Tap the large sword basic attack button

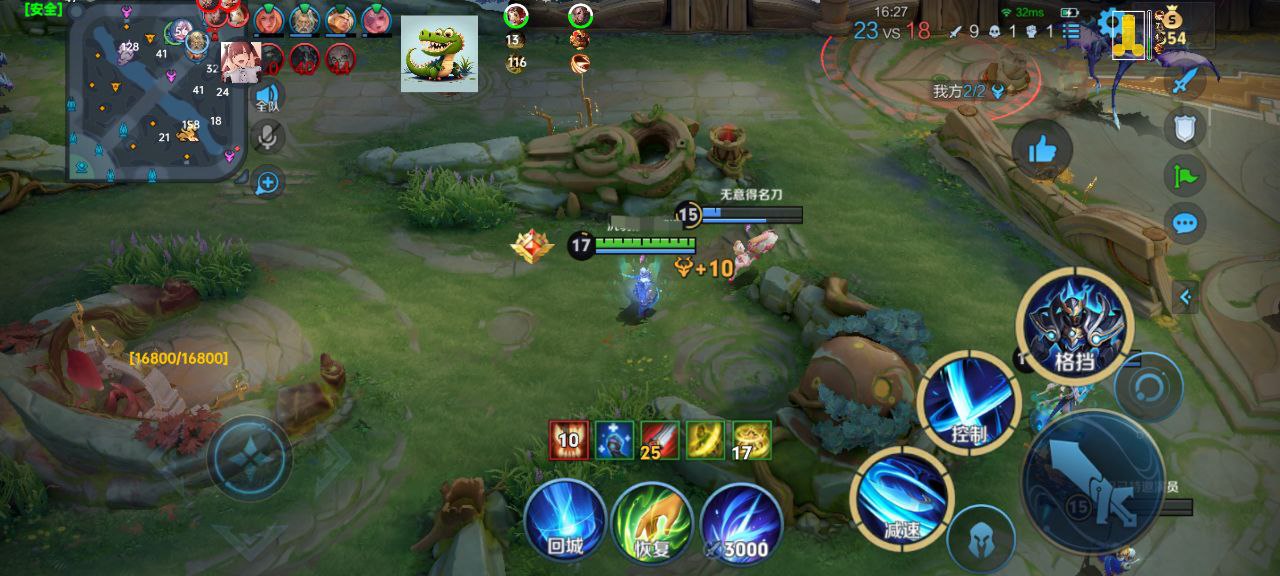point(1093,481)
